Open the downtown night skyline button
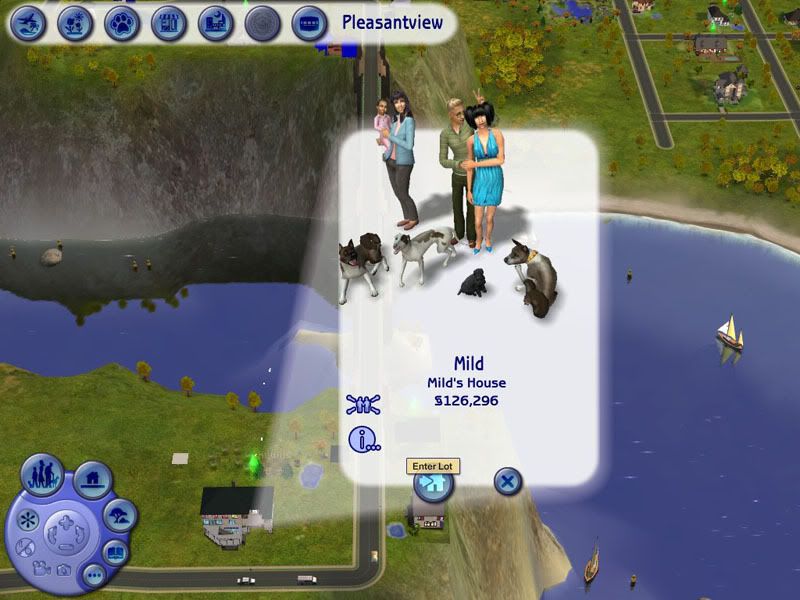Viewport: 800px width, 600px height. (x=216, y=22)
